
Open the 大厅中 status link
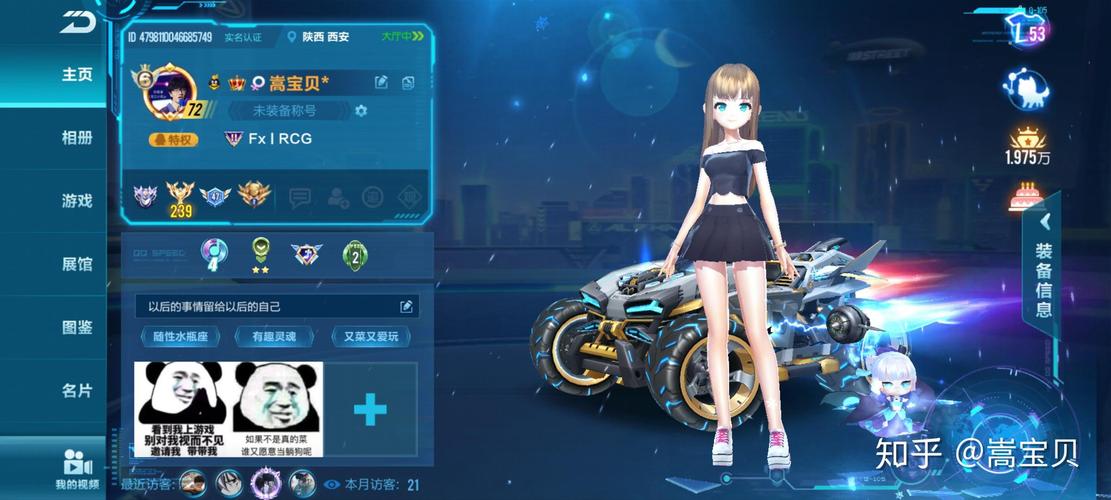pos(403,37)
